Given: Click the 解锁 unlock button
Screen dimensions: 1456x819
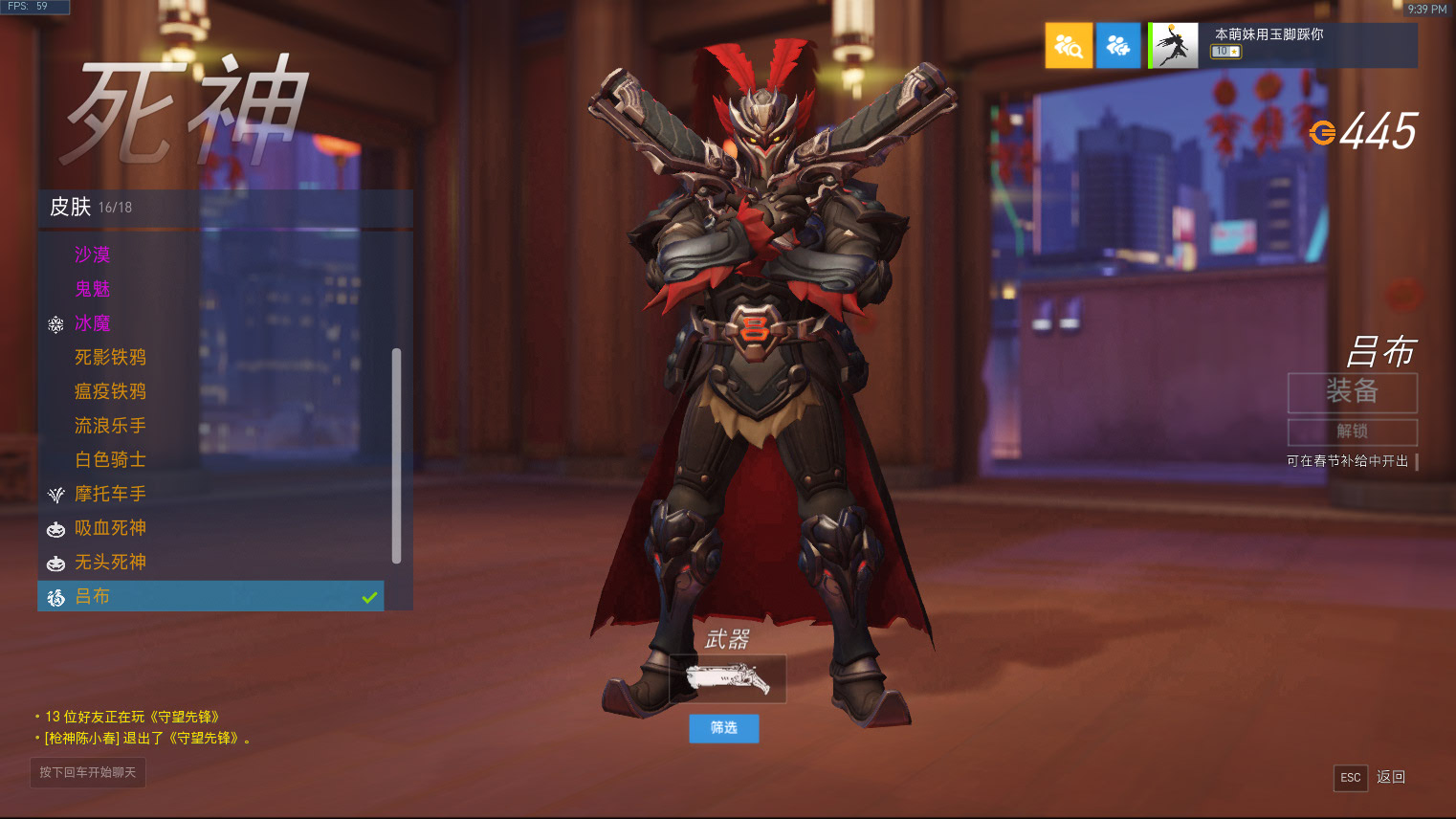Looking at the screenshot, I should (1352, 432).
